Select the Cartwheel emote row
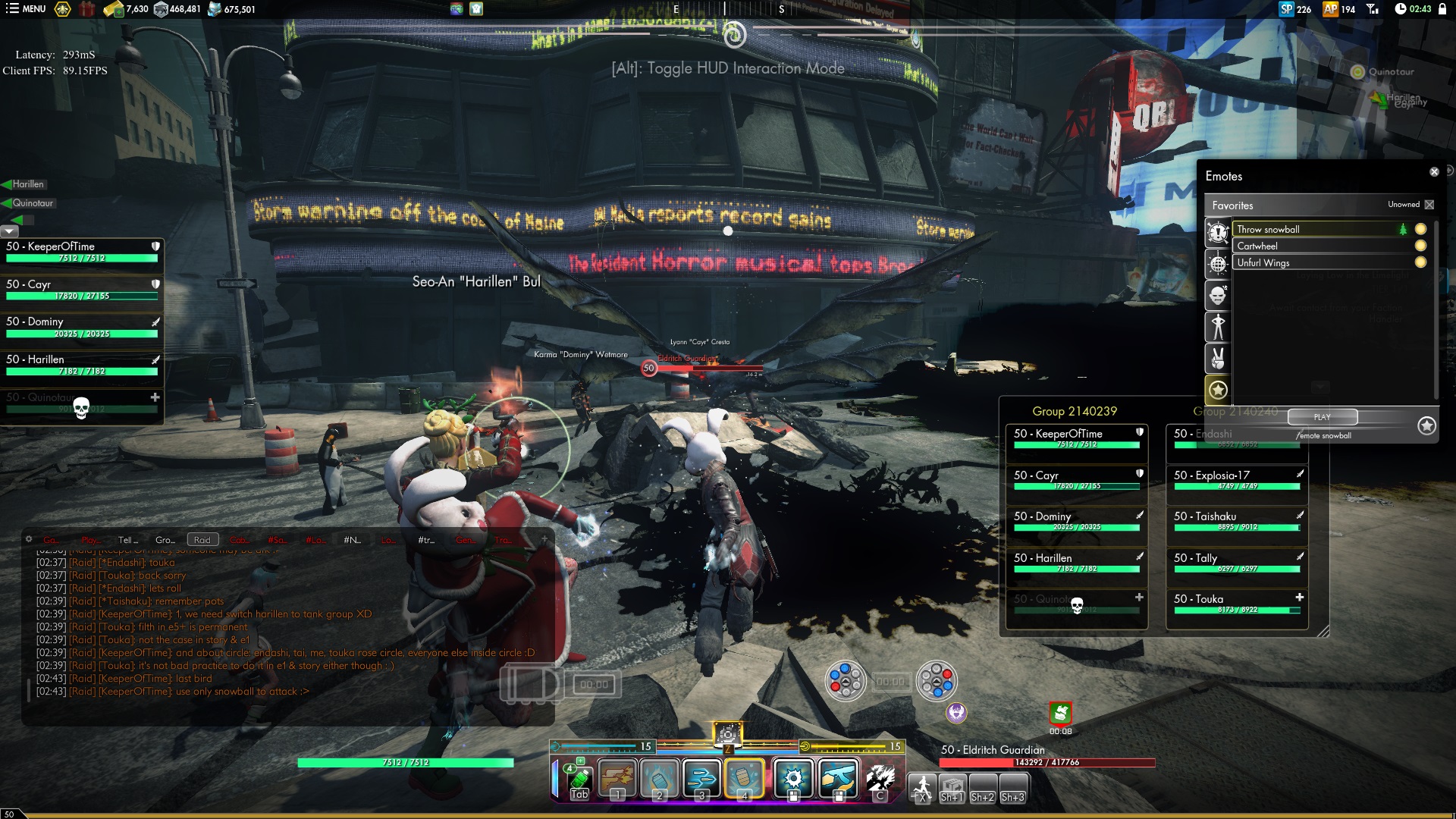Screen dimensions: 1456x819 pyautogui.click(x=1316, y=246)
